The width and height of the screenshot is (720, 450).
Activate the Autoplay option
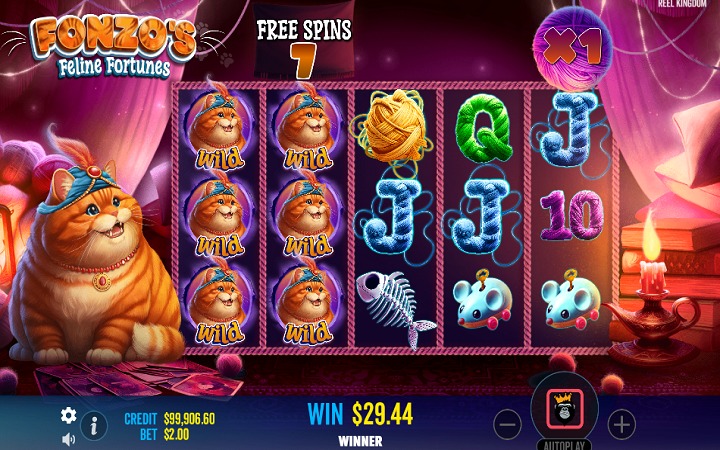[x=564, y=444]
